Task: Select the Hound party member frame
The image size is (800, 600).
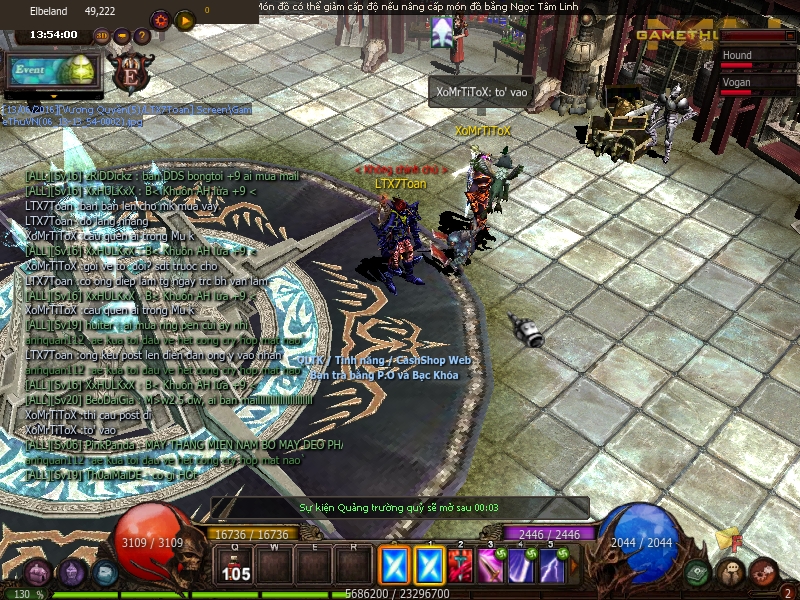Action: [757, 57]
